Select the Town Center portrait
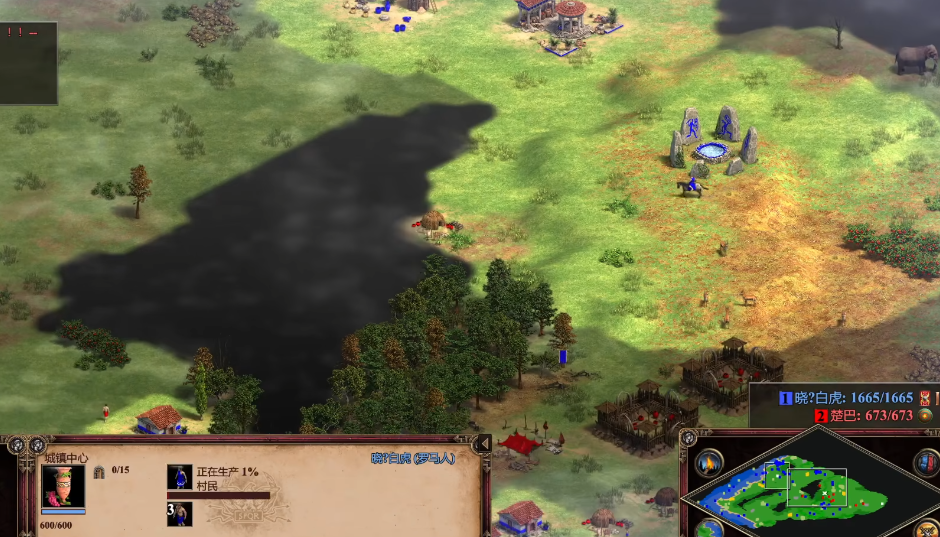 pyautogui.click(x=62, y=486)
